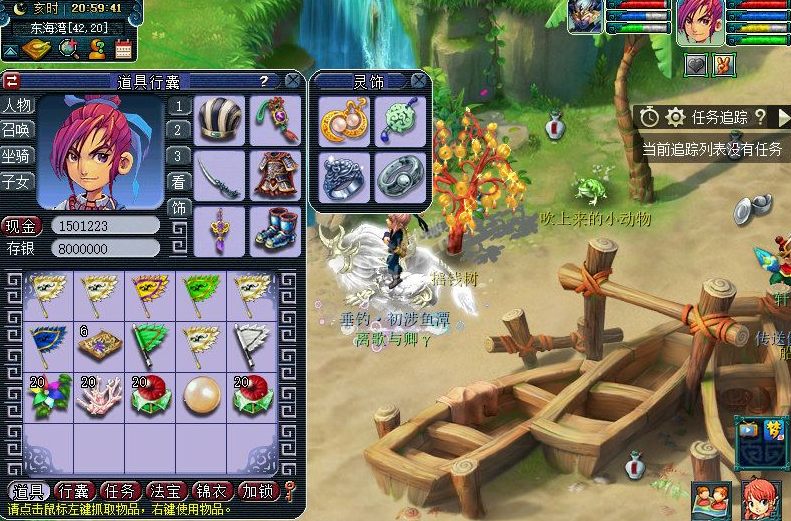Select the curved blade weapon slot
Viewport: 791px width, 521px height.
(x=219, y=176)
